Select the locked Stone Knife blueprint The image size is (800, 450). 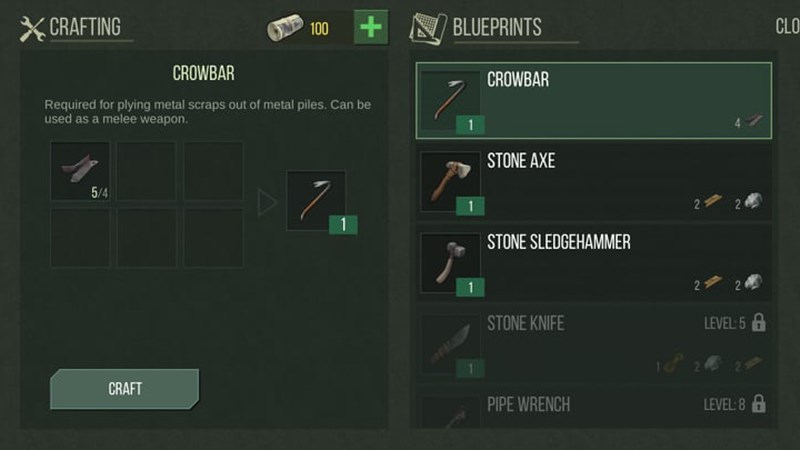(x=594, y=344)
